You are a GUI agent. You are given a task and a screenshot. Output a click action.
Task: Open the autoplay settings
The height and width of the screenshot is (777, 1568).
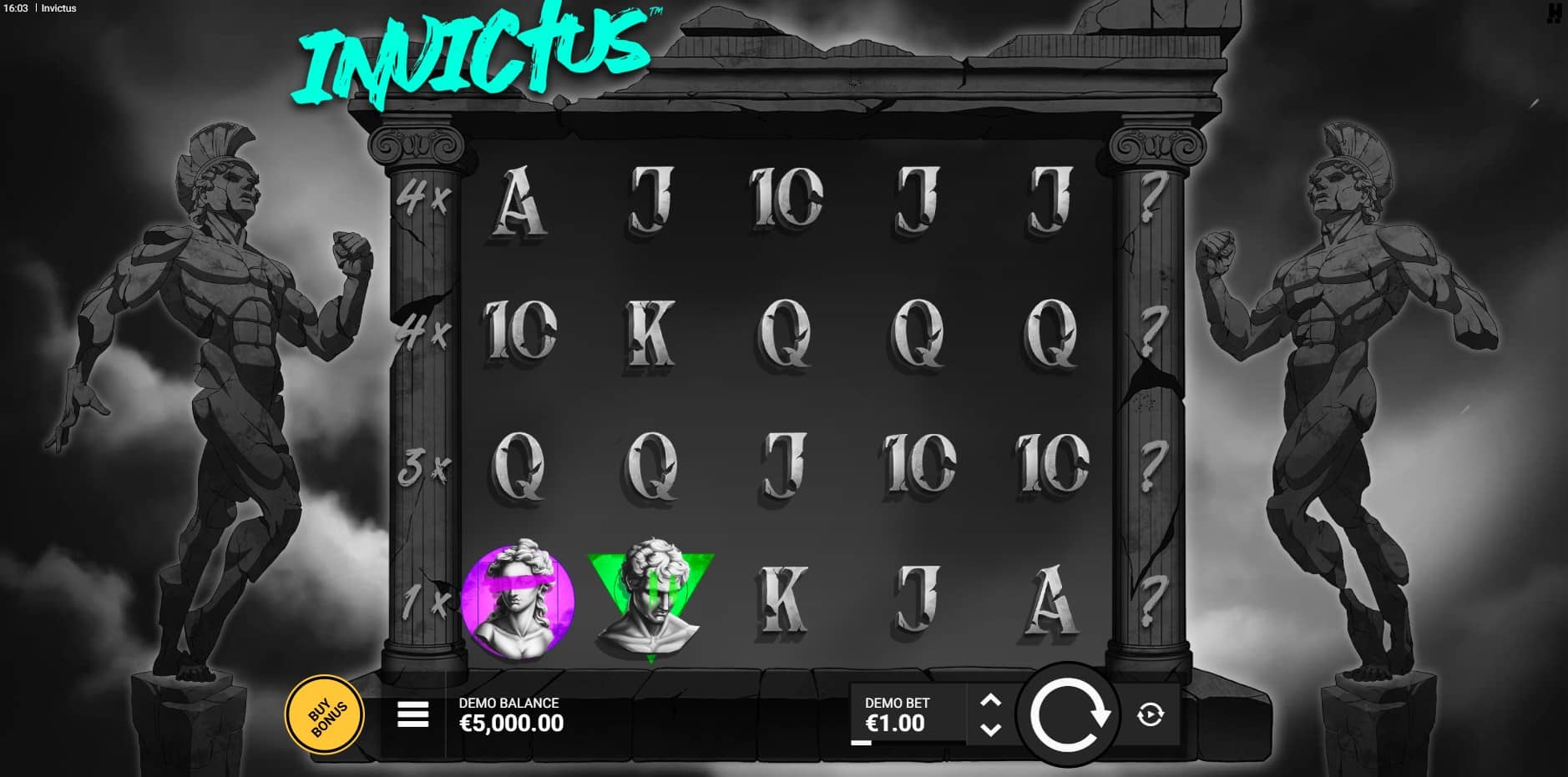tap(1151, 714)
